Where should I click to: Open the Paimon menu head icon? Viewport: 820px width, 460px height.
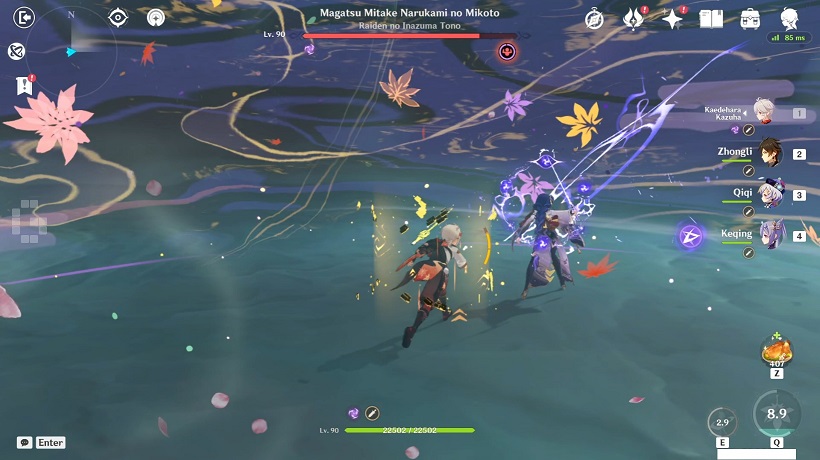(790, 17)
